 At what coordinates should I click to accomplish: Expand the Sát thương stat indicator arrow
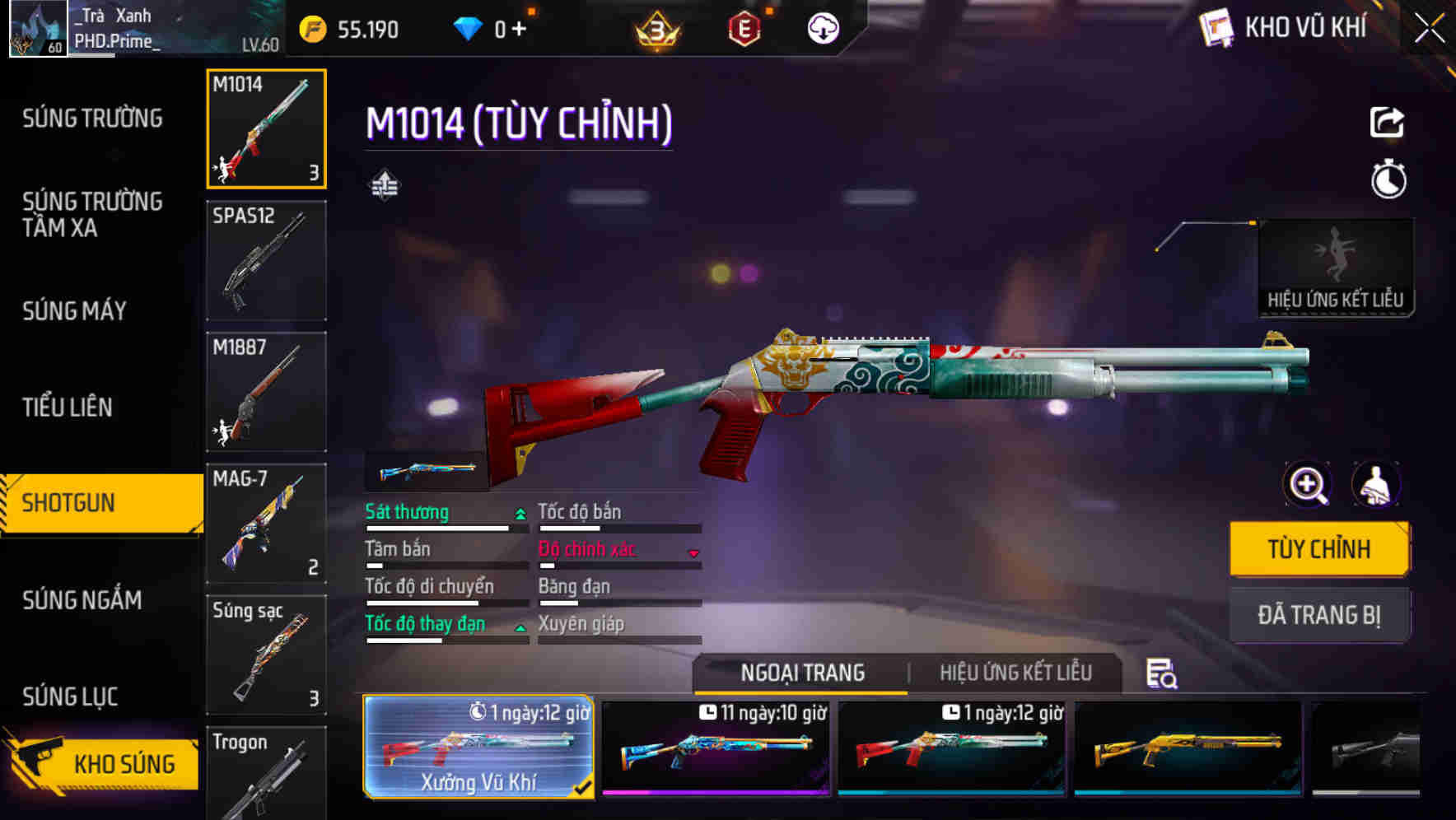tap(520, 512)
